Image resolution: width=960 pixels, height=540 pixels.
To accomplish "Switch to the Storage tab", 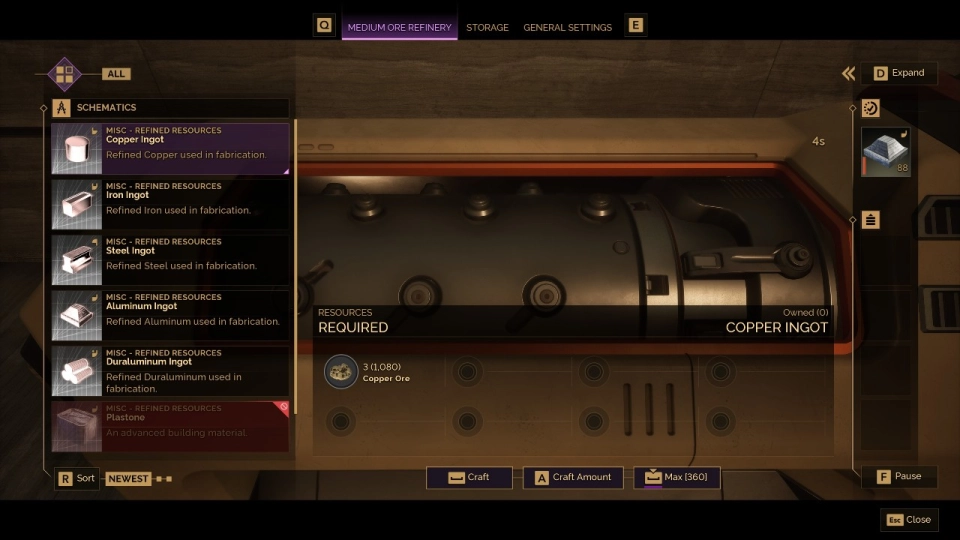I will pyautogui.click(x=487, y=27).
